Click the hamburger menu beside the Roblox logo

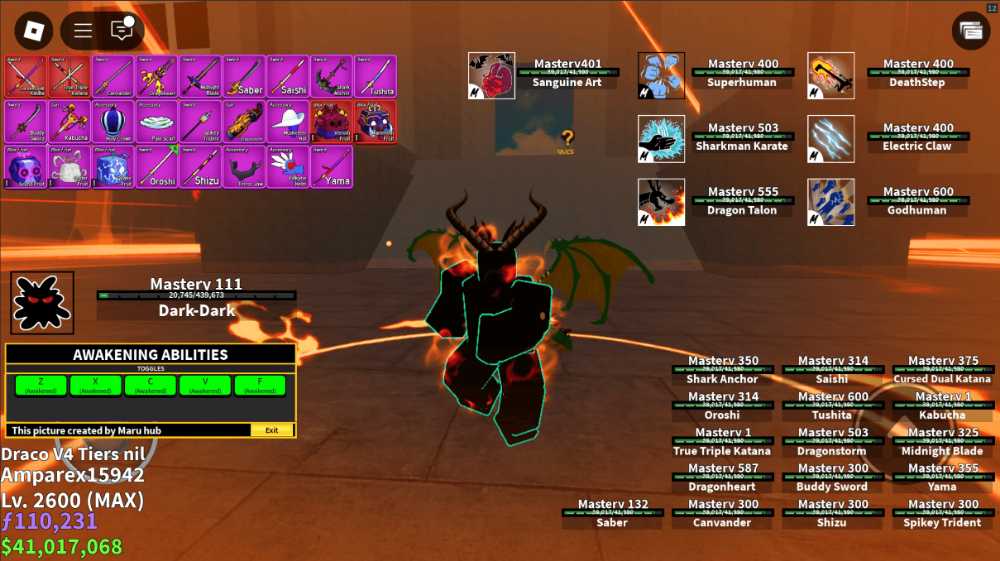[84, 31]
